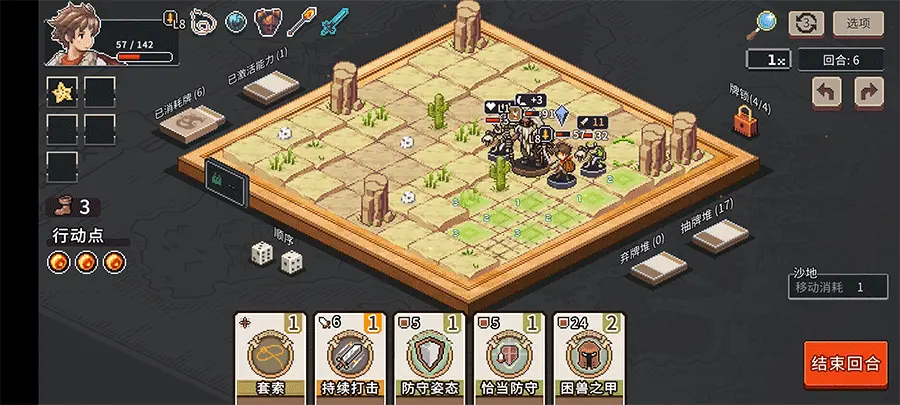
Task: Open the 抽牌堆 draw pile
Action: coord(722,237)
